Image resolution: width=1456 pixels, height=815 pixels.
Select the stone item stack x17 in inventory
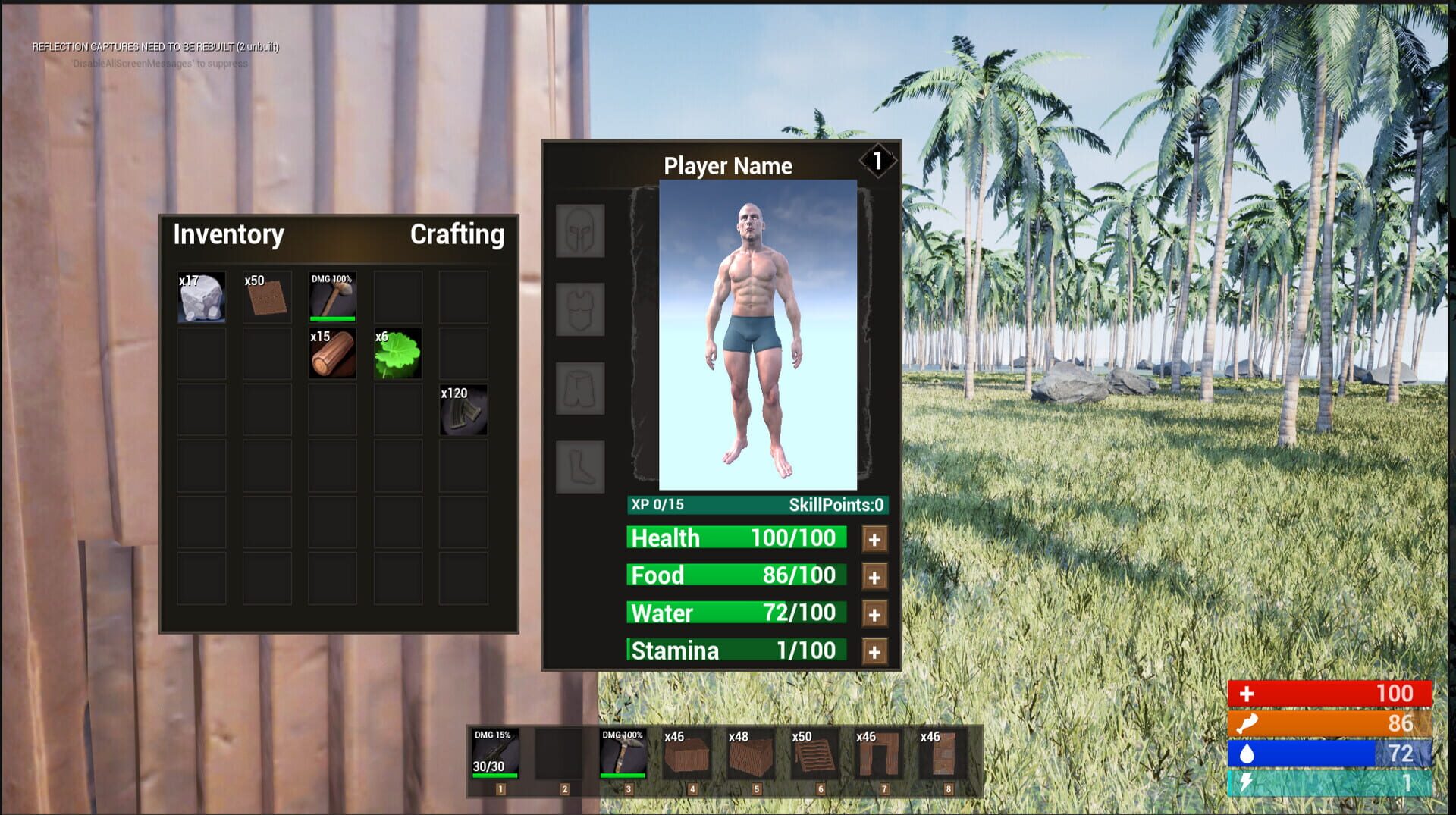[x=200, y=296]
